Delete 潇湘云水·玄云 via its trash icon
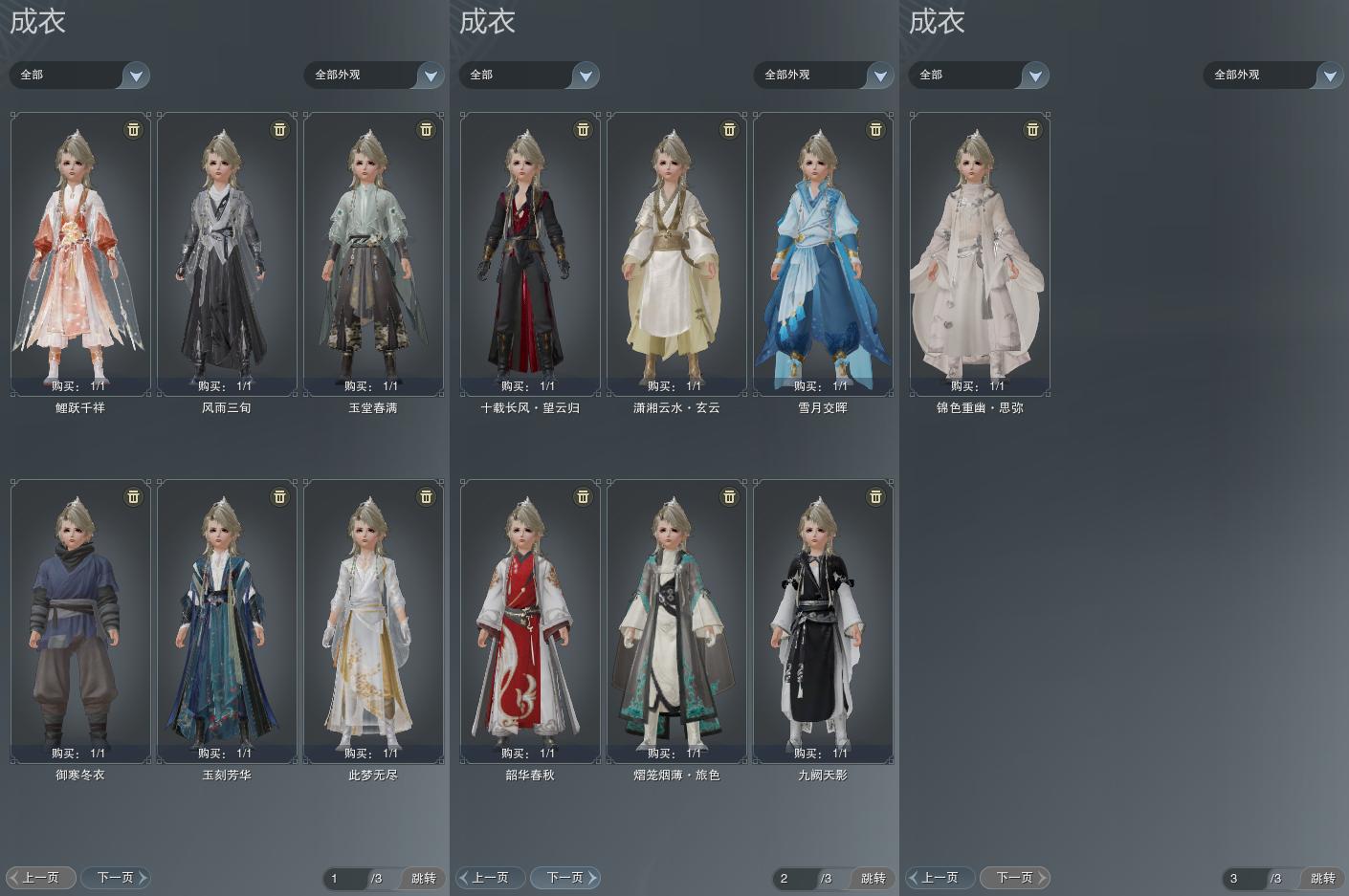This screenshot has width=1349, height=896. point(730,129)
